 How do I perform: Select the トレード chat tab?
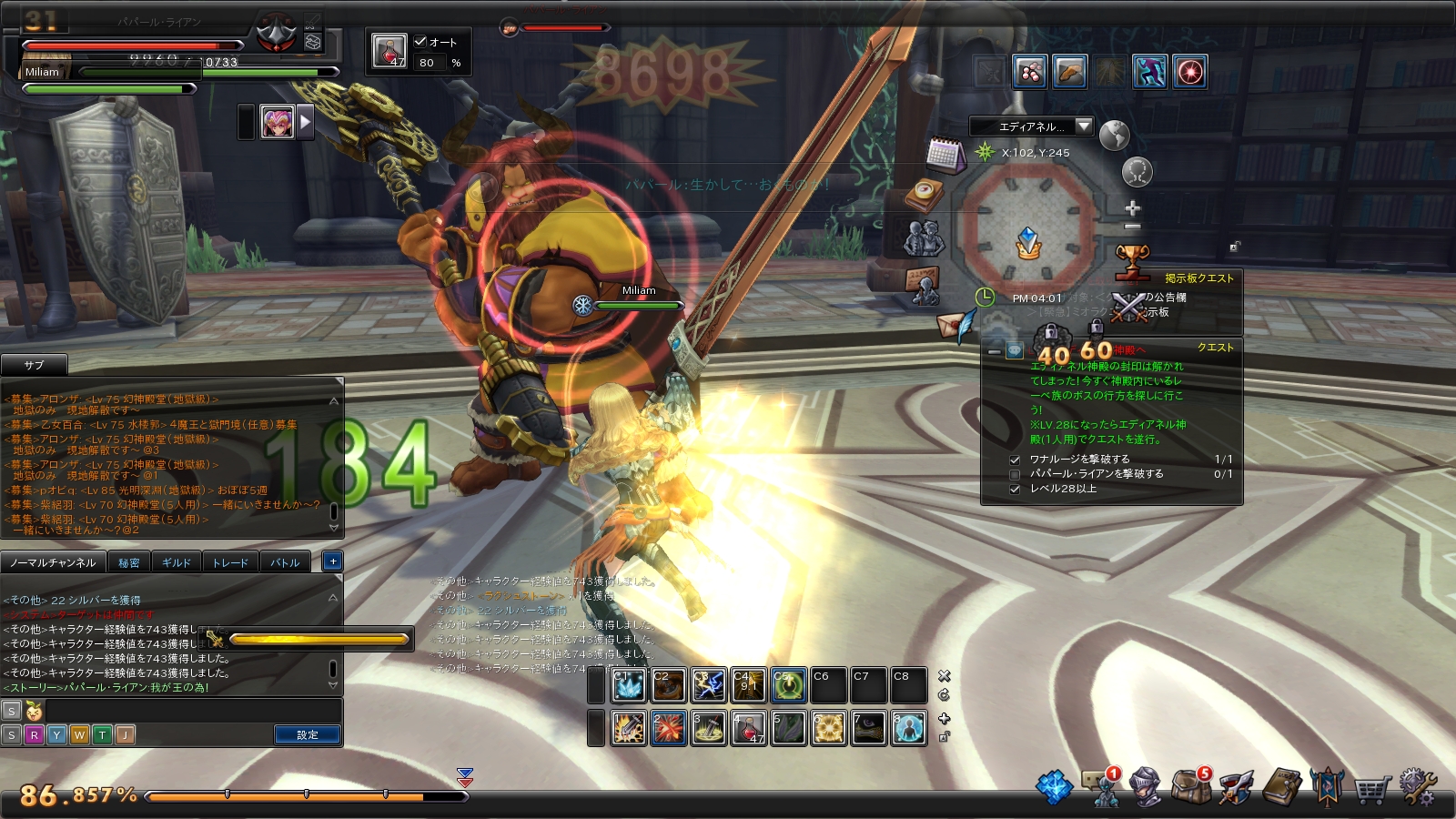[230, 562]
